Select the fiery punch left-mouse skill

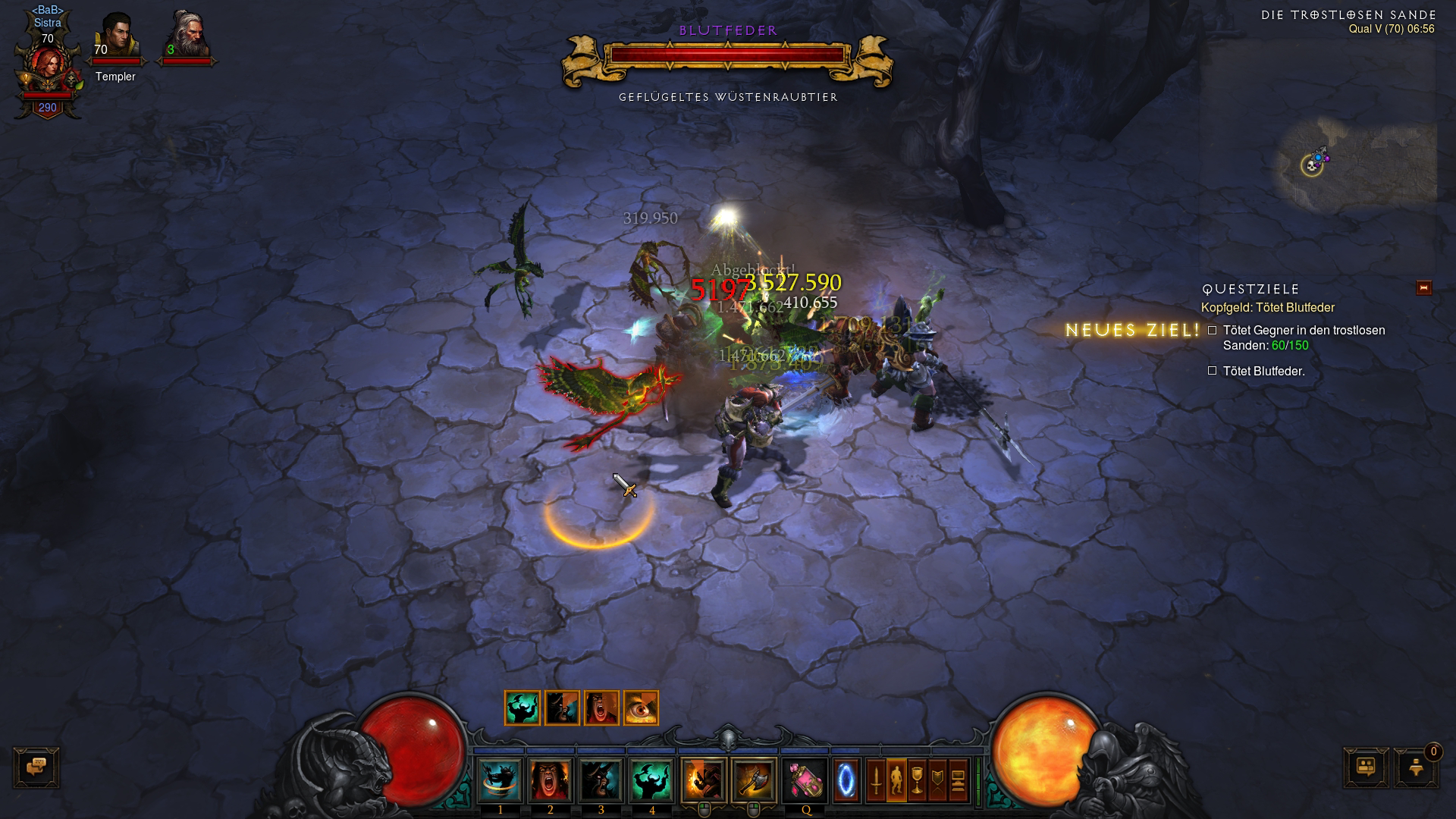coord(703,780)
